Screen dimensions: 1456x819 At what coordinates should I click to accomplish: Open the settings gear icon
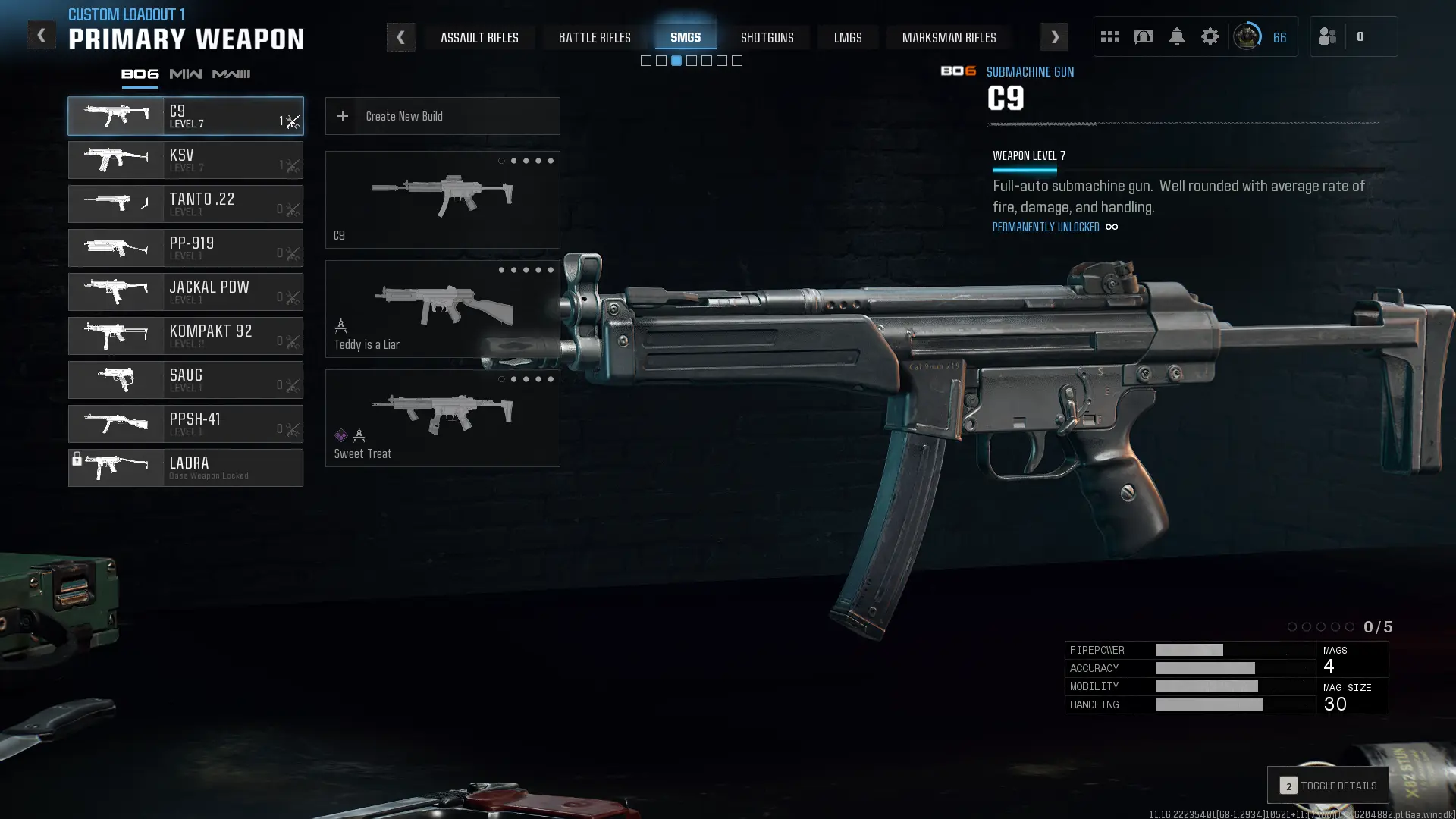(x=1210, y=36)
